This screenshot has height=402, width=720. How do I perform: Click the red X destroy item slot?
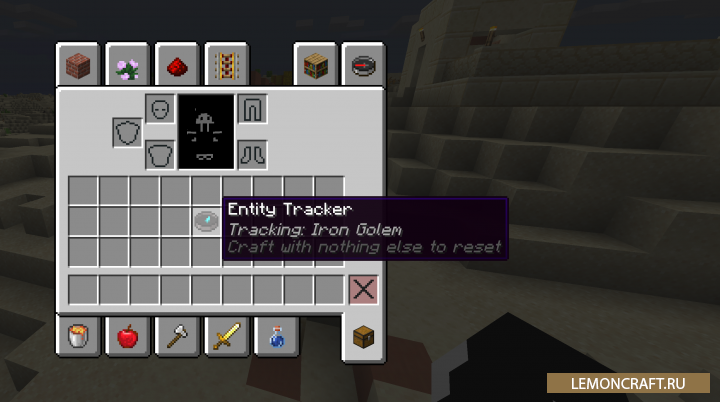coord(363,290)
